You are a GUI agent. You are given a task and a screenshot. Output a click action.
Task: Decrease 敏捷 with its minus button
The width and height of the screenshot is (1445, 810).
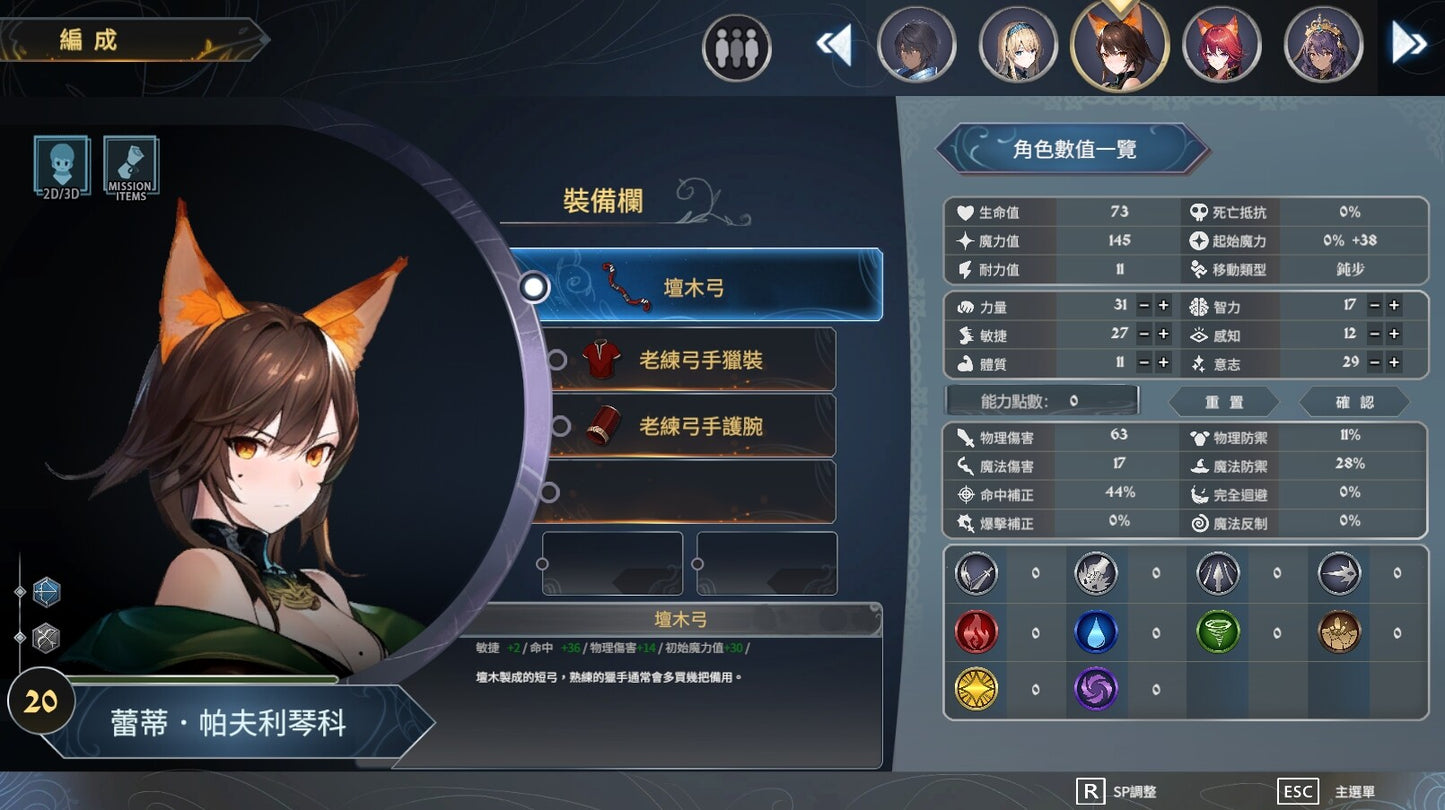[1143, 334]
